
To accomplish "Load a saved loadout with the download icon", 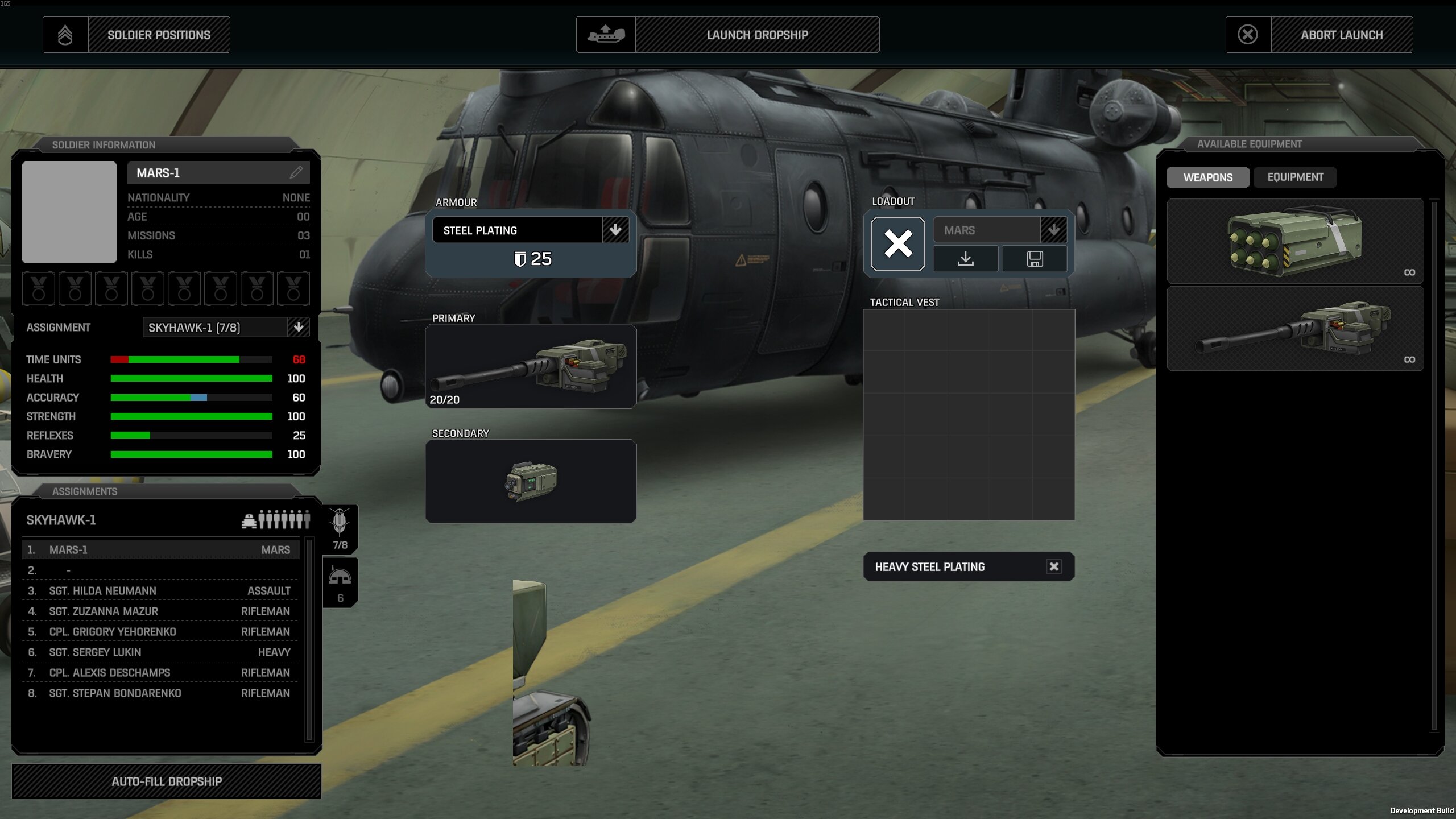I will click(x=965, y=259).
